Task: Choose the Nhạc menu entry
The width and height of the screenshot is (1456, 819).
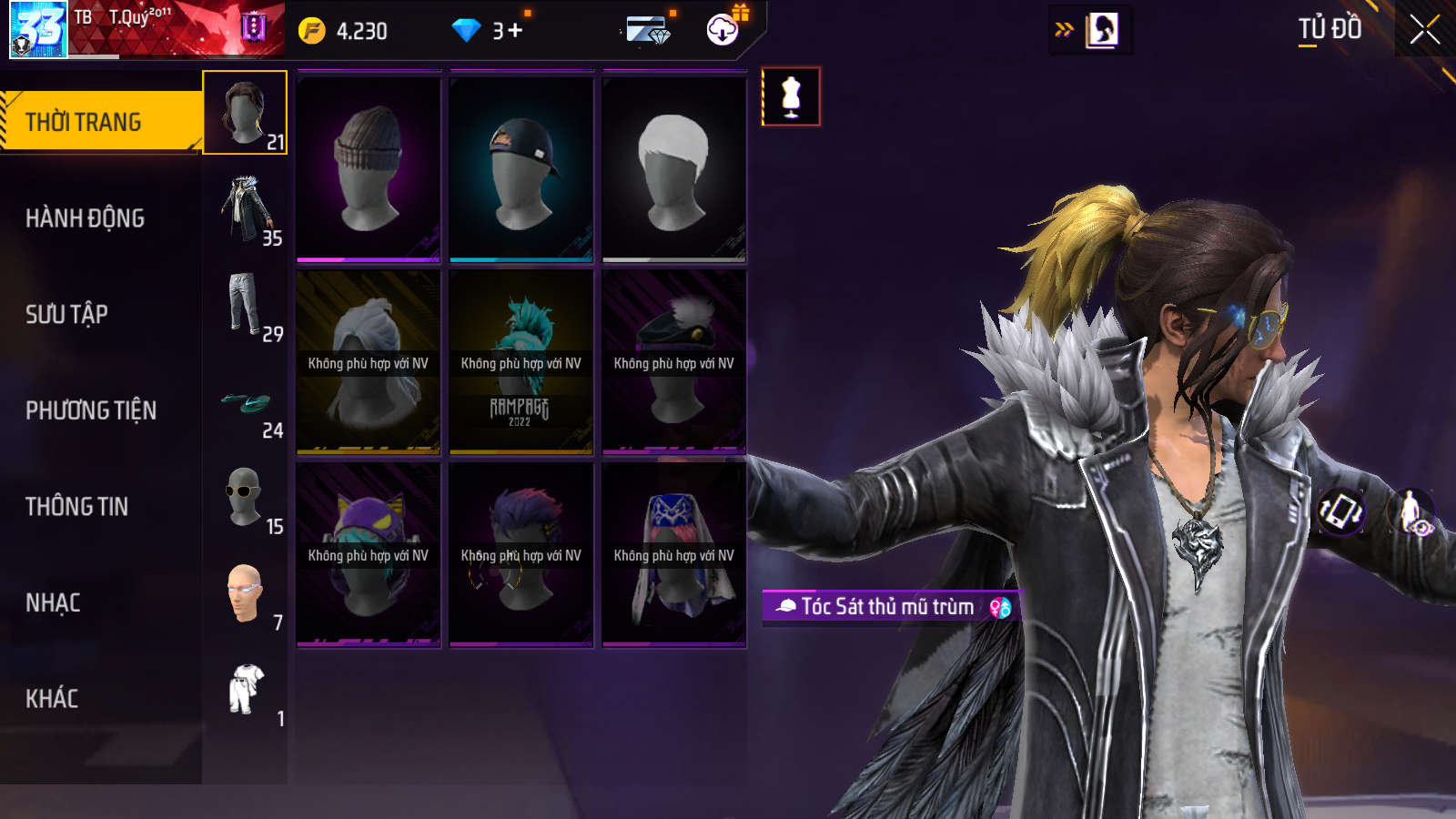Action: point(53,602)
